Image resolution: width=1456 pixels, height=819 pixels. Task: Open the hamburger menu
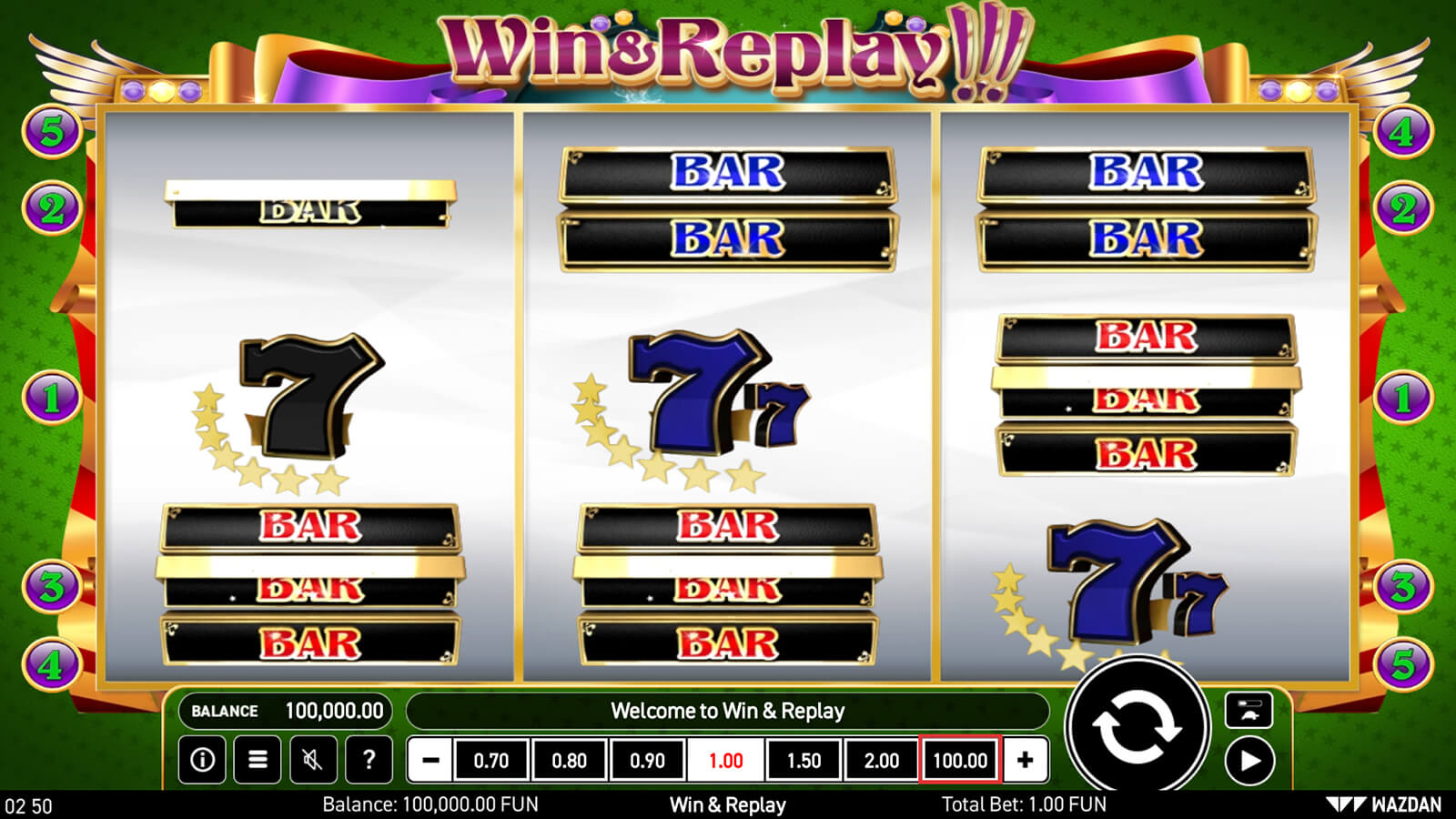coord(258,760)
